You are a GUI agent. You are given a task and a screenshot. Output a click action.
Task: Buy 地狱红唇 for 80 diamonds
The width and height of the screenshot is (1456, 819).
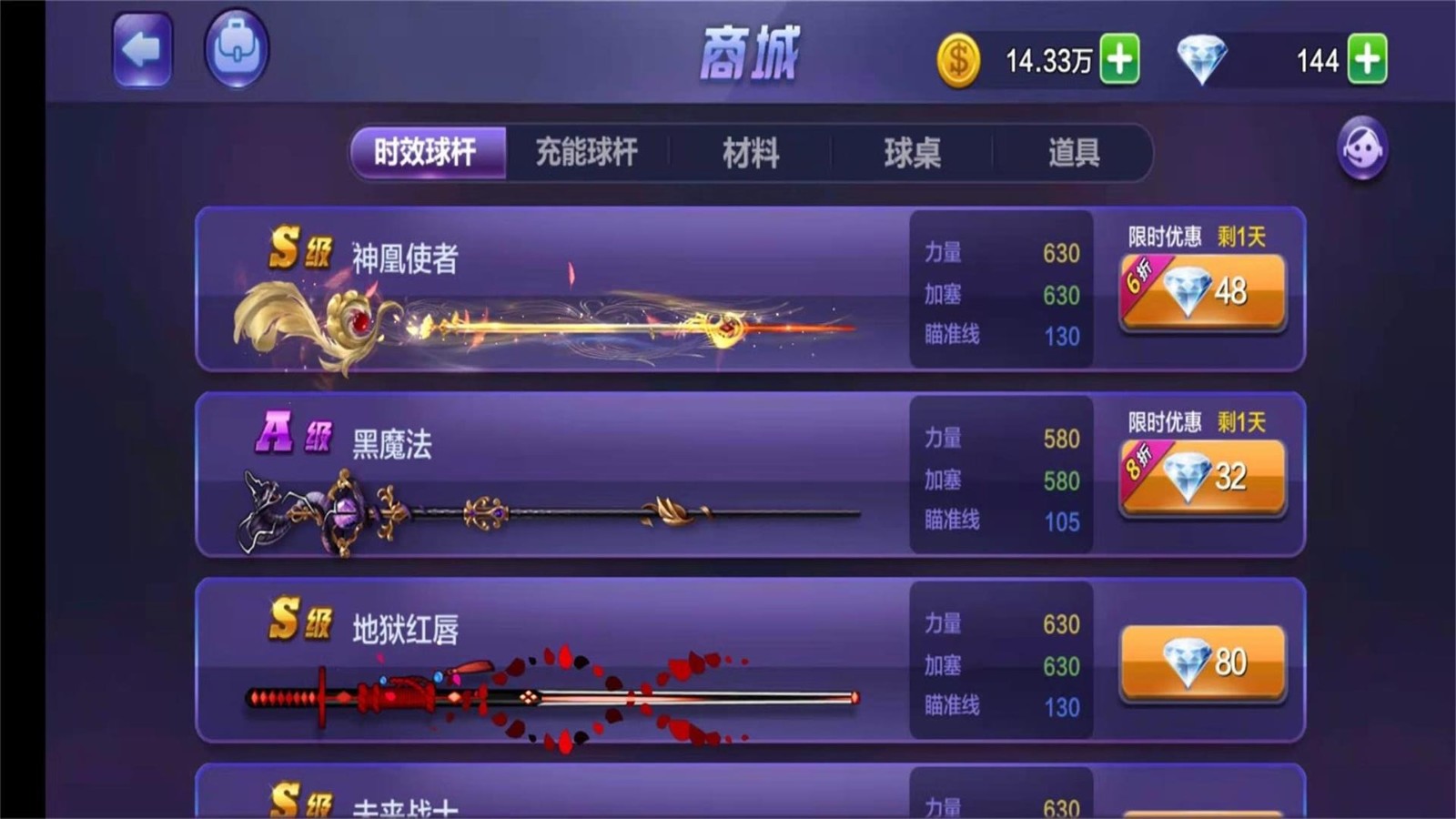pyautogui.click(x=1203, y=662)
